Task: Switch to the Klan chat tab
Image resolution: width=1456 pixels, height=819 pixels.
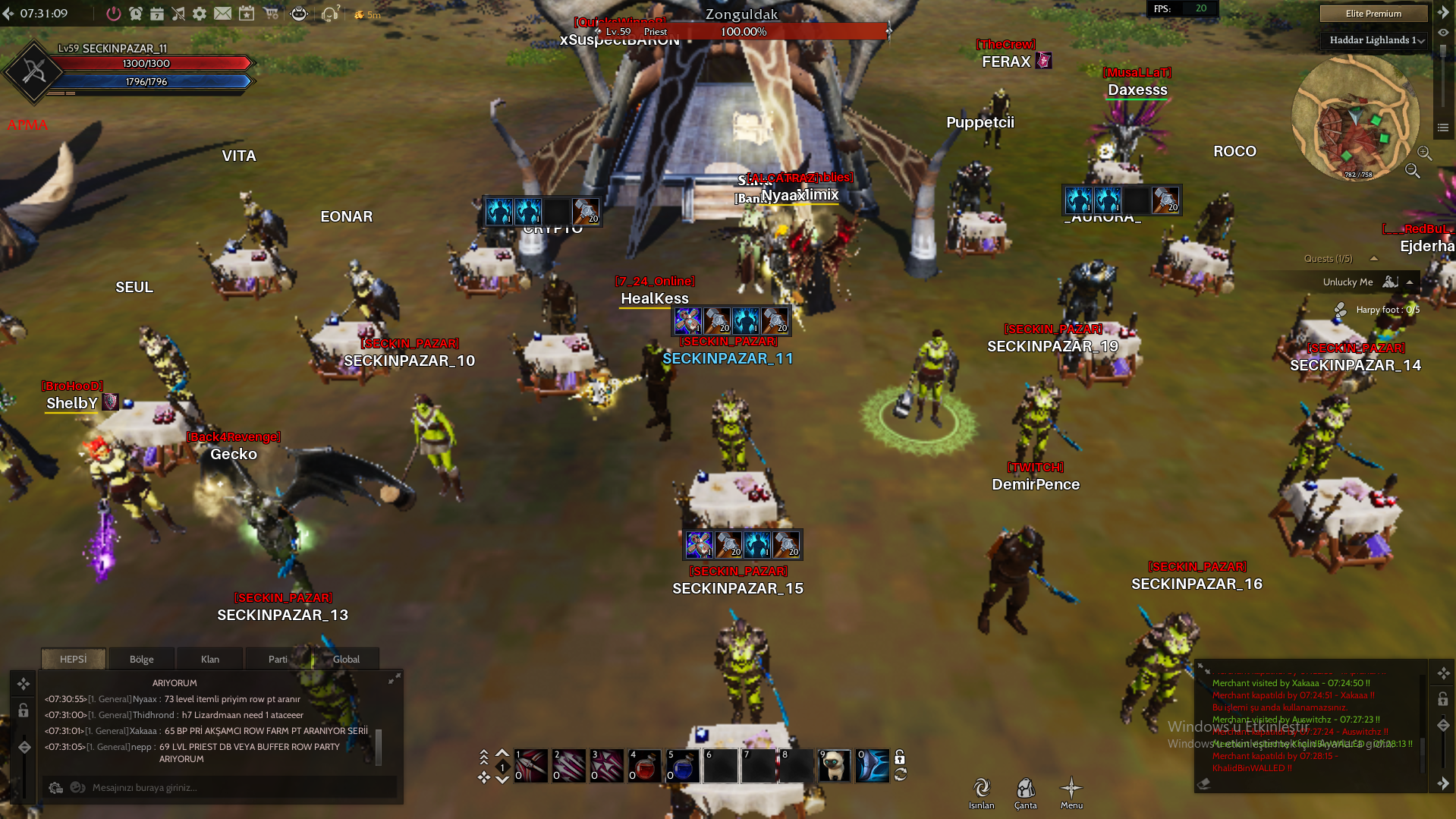Action: tap(209, 659)
